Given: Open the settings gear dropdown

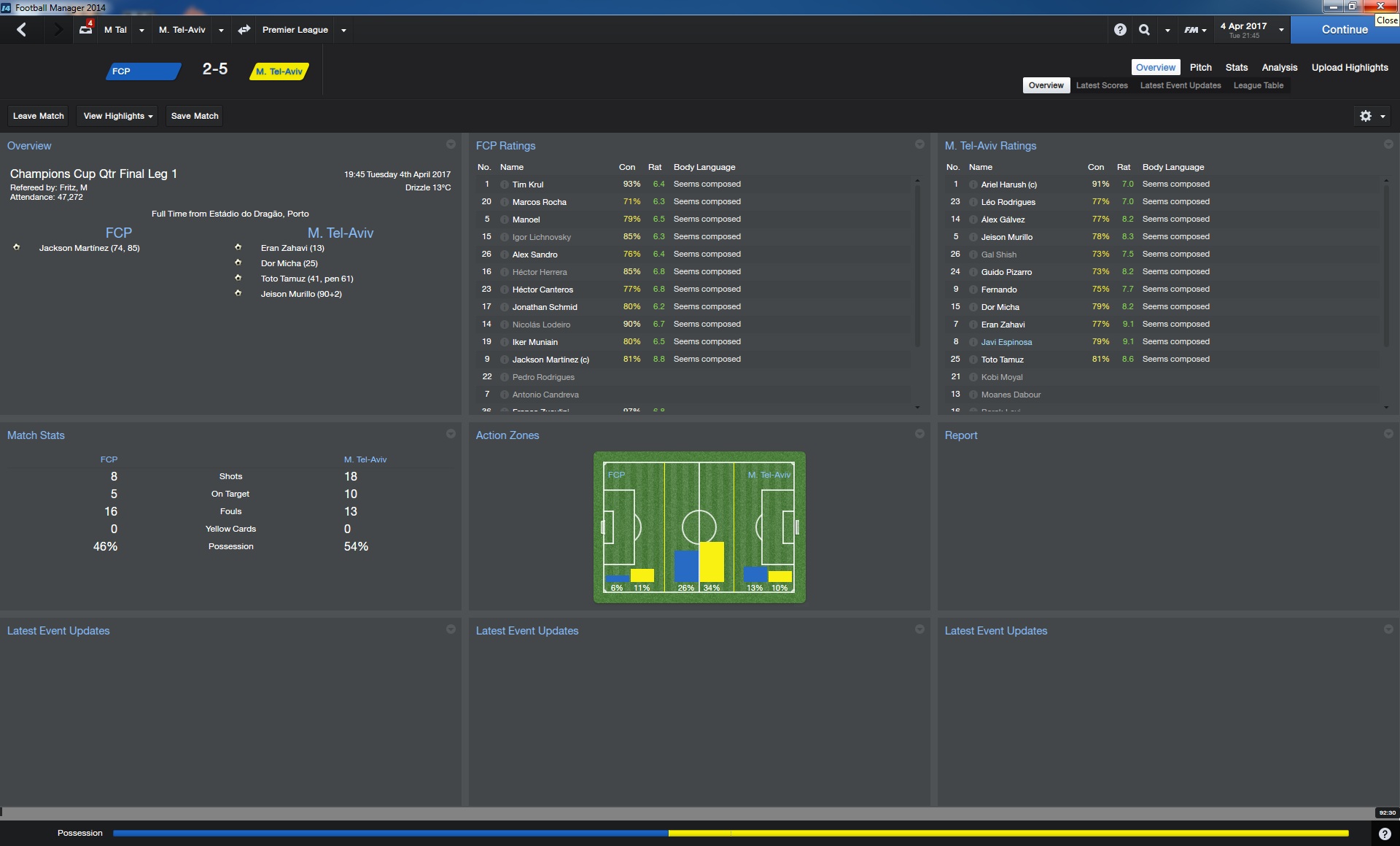Looking at the screenshot, I should click(x=1372, y=116).
